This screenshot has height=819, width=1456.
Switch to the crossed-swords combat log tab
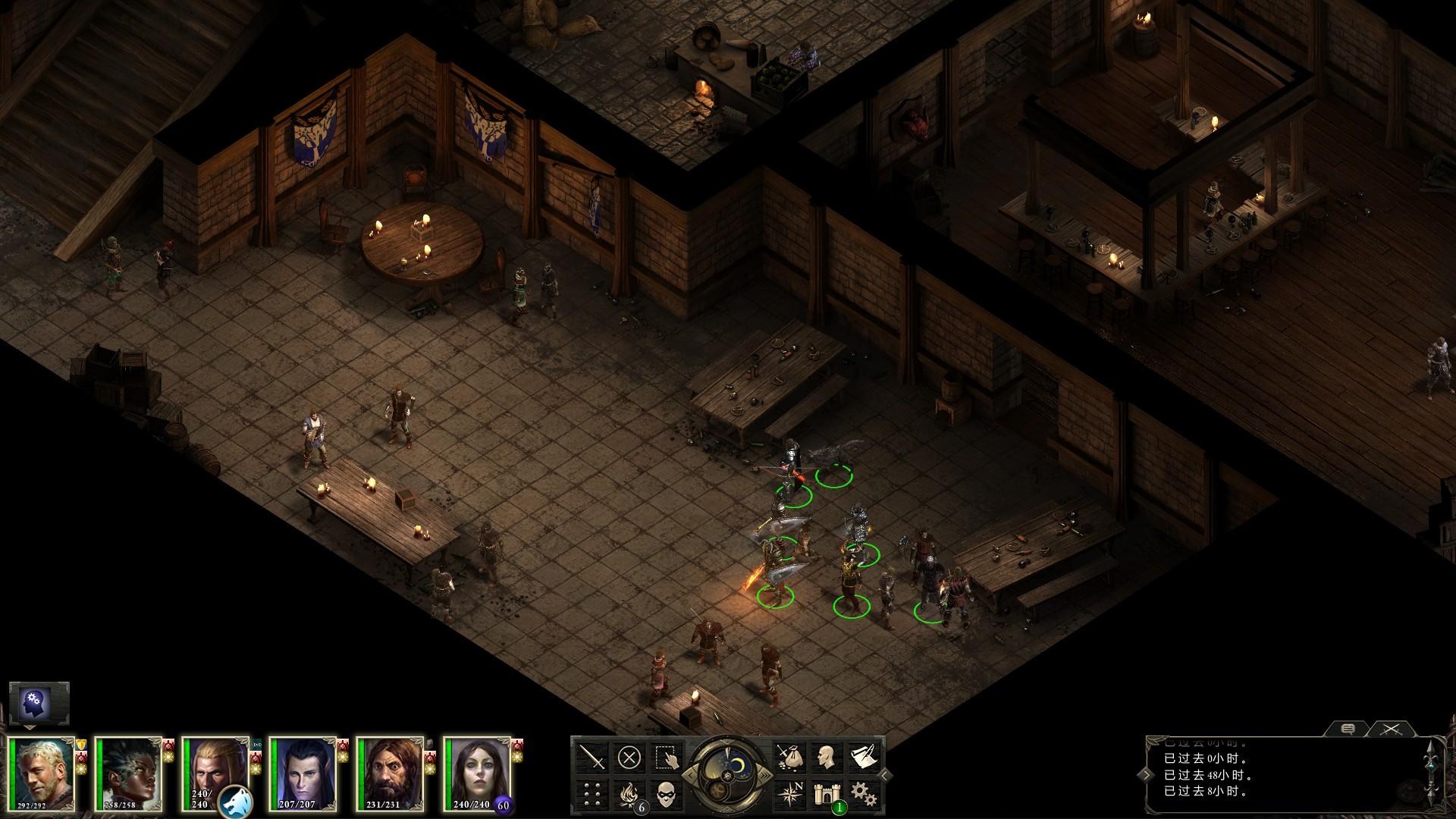point(1389,730)
